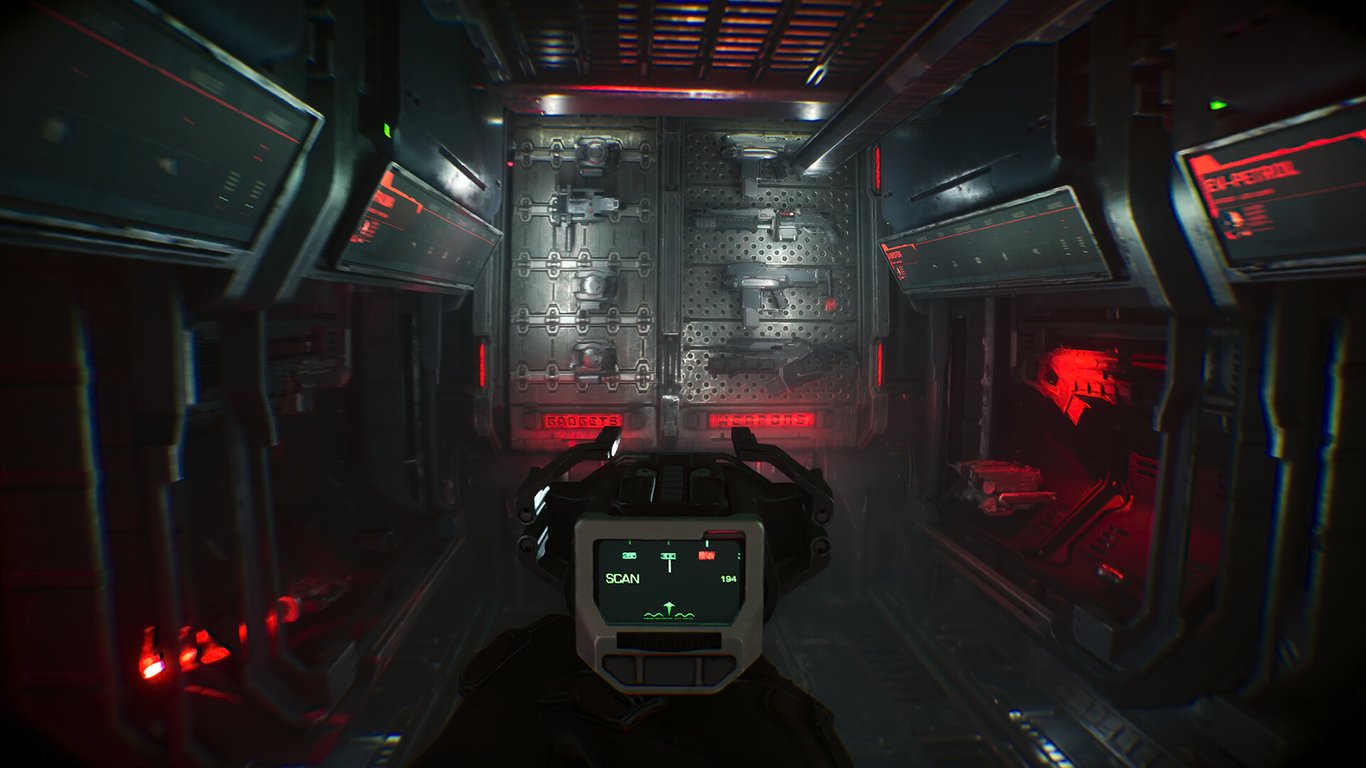This screenshot has height=768, width=1366.
Task: Click the waveform readout at the scanner bottom
Action: pyautogui.click(x=668, y=614)
